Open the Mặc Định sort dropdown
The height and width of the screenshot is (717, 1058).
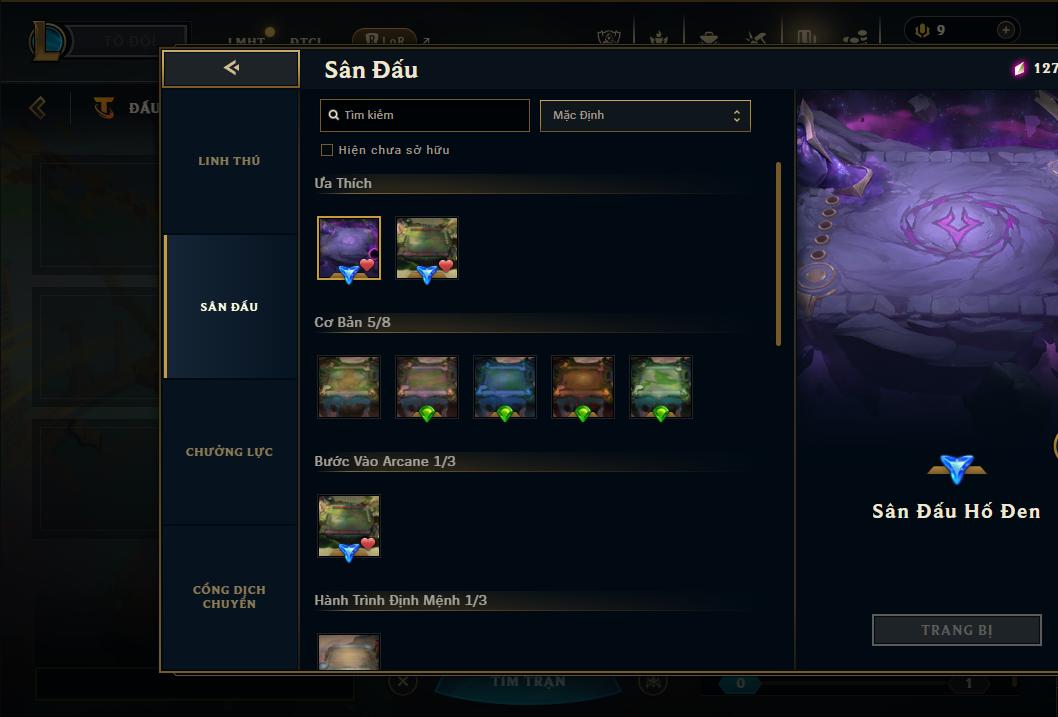(645, 115)
